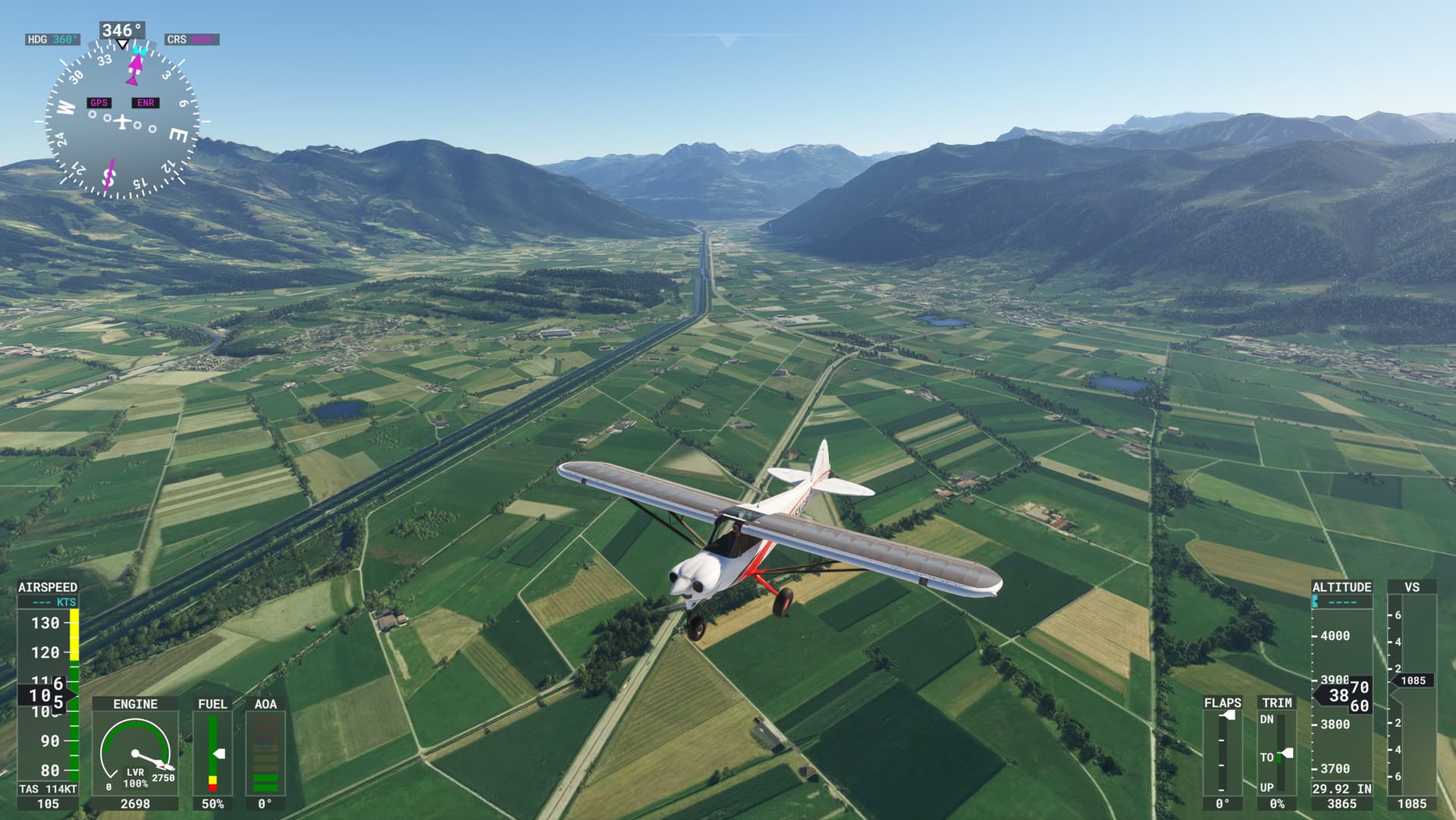This screenshot has width=1456, height=820.
Task: Click the TAS 114KT readout
Action: coord(48,789)
